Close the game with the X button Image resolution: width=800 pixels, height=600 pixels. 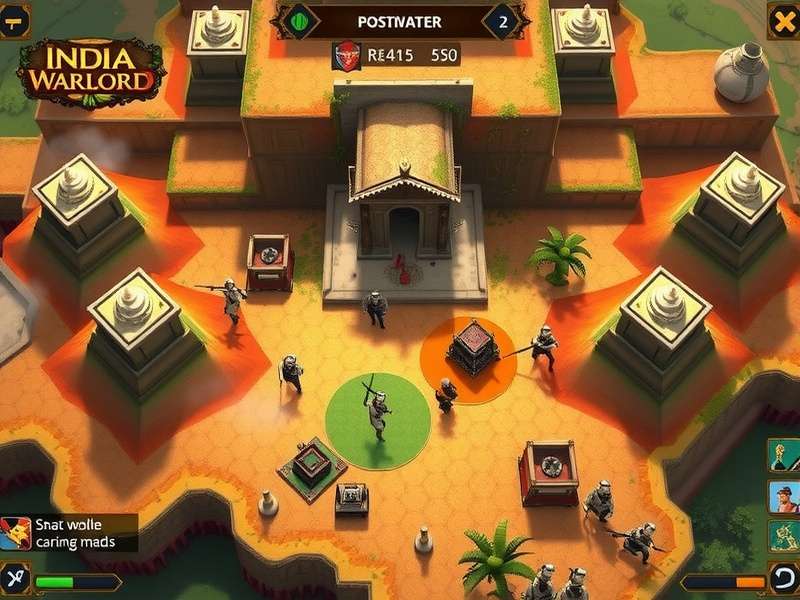(x=783, y=20)
